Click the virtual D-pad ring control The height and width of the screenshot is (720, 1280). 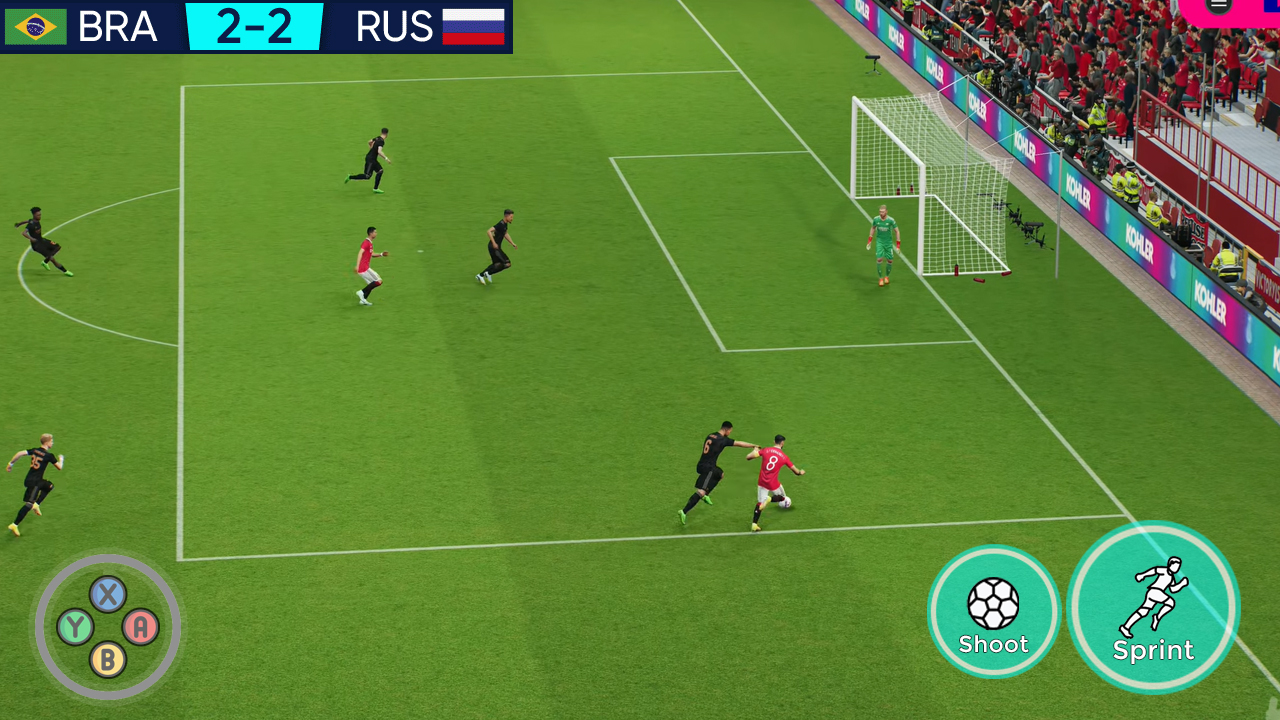click(x=110, y=625)
